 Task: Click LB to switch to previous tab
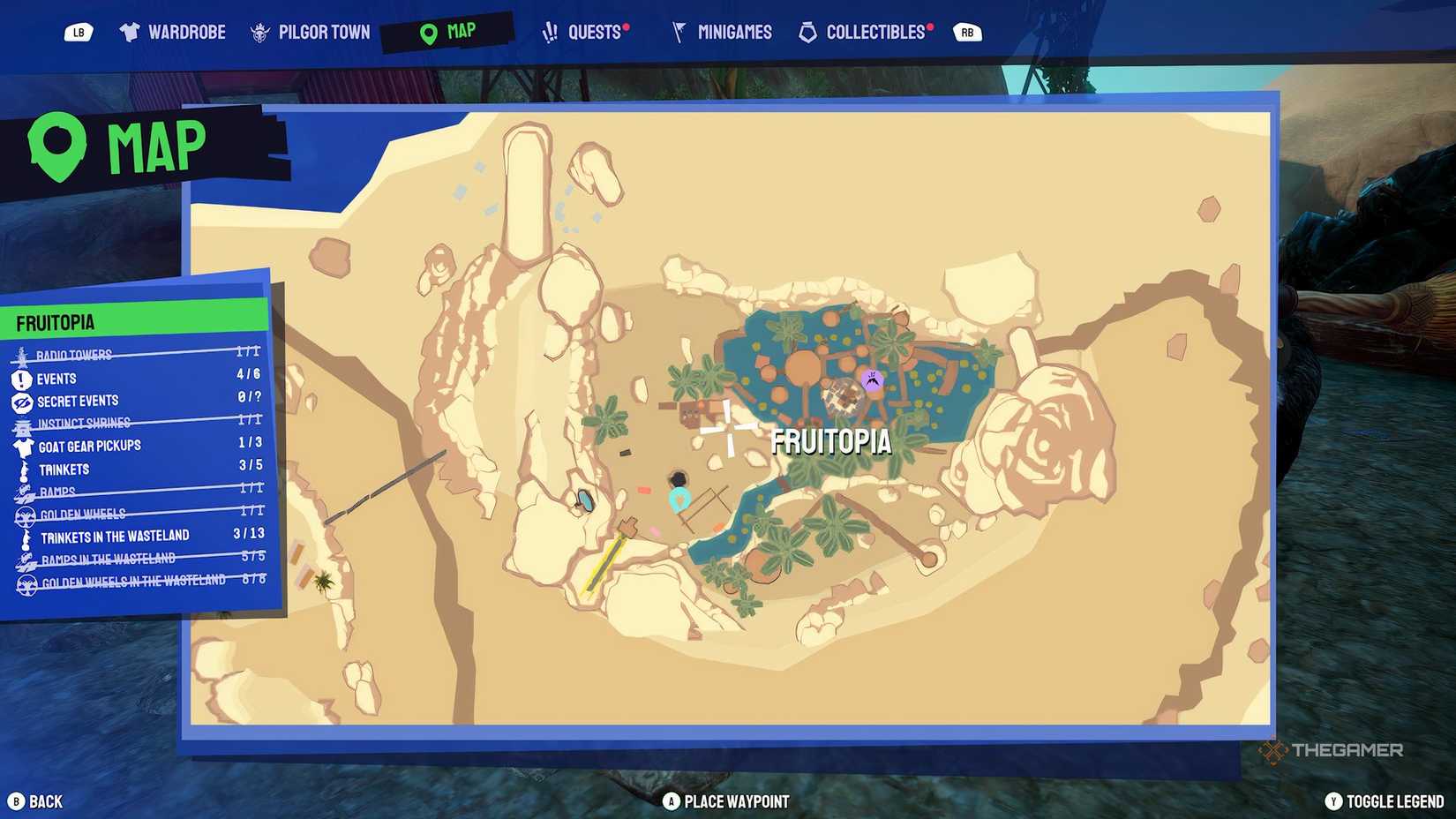[79, 31]
